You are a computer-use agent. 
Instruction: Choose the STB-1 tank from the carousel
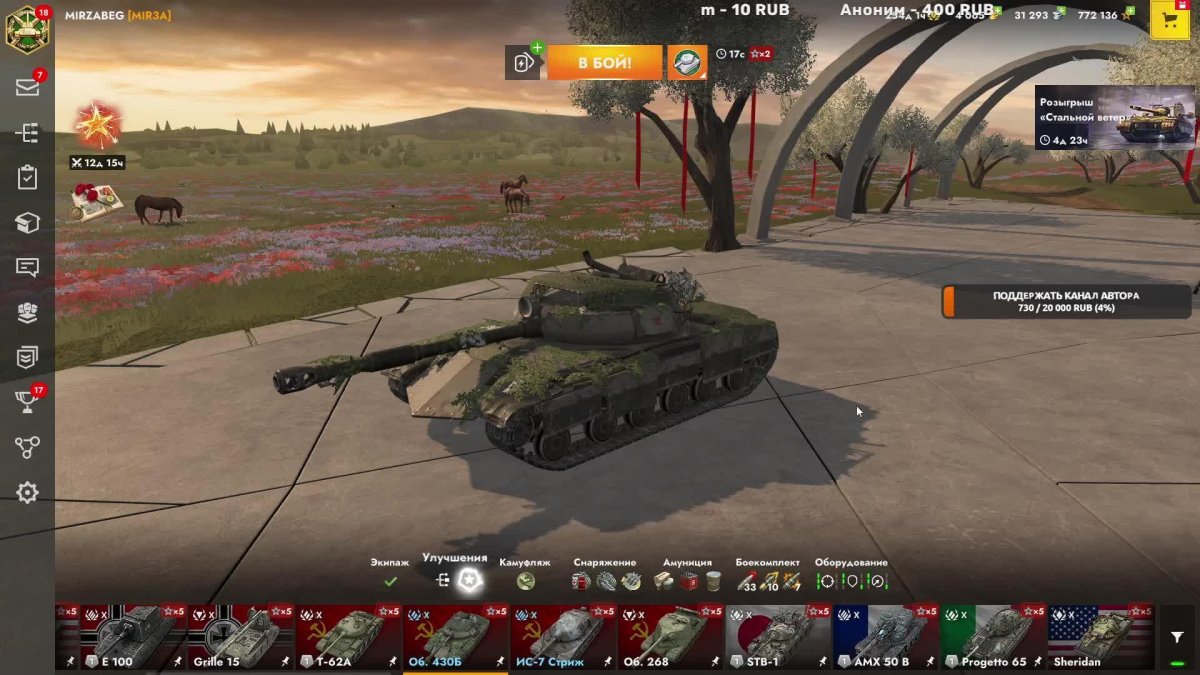tap(779, 637)
